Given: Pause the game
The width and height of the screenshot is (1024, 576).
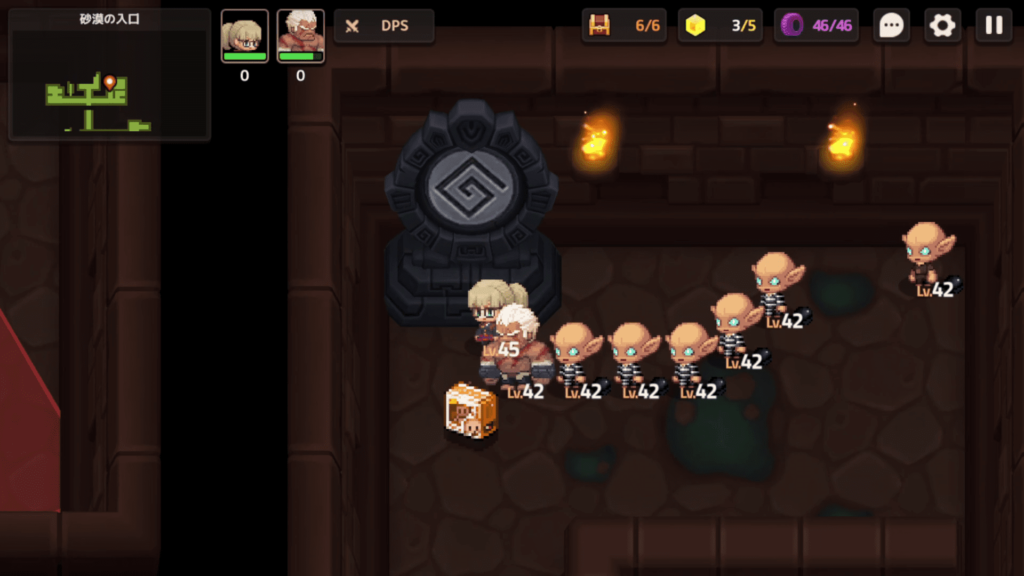Looking at the screenshot, I should pyautogui.click(x=994, y=26).
